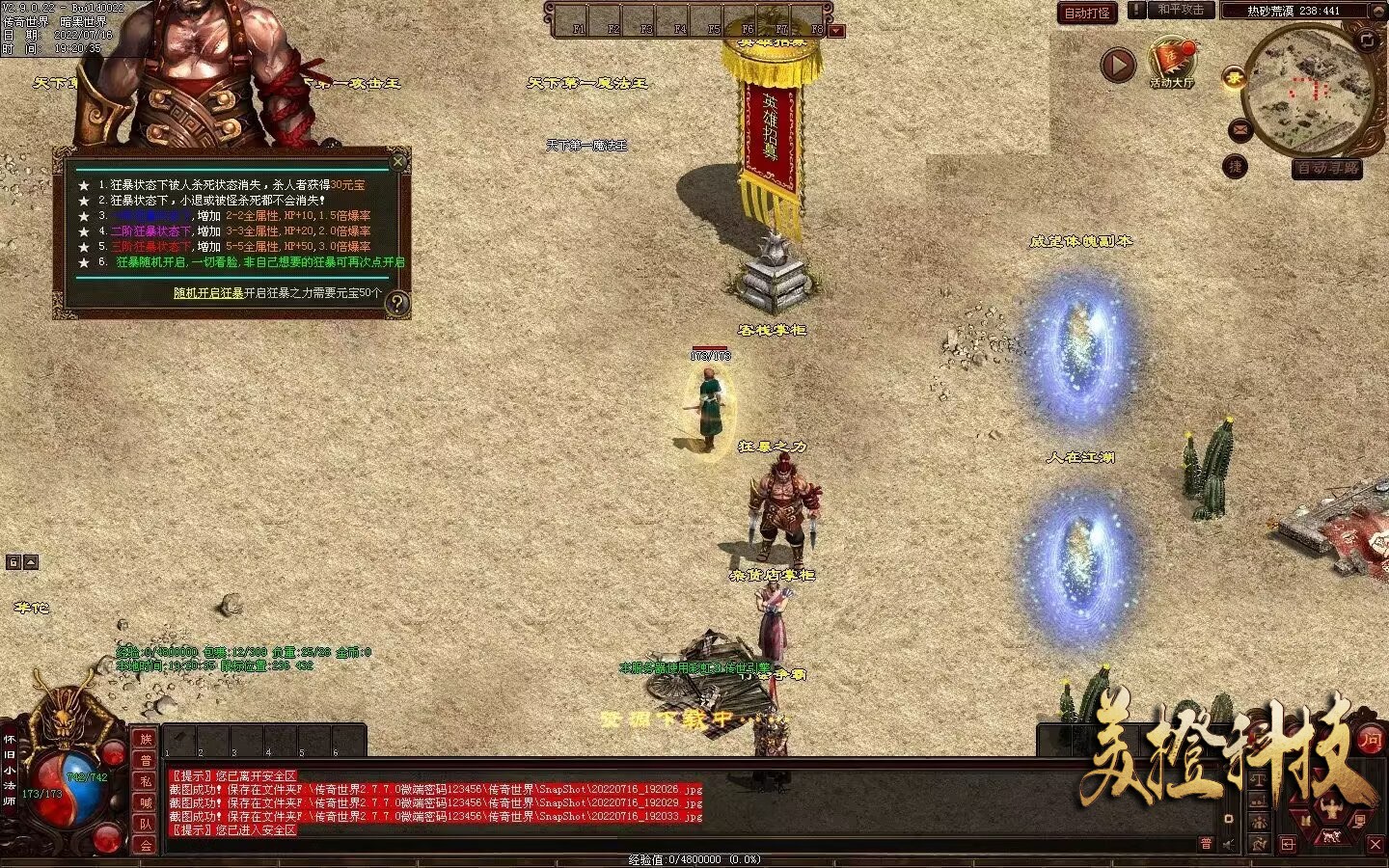The height and width of the screenshot is (868, 1389).
Task: Toggle the 自动打怪 auto-fight button
Action: pos(1087,13)
